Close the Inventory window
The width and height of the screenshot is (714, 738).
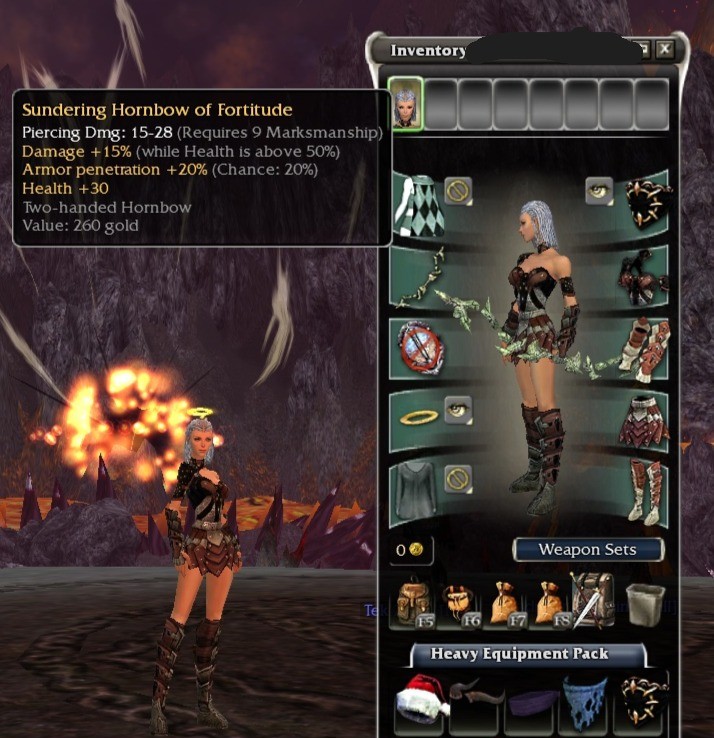tap(665, 49)
